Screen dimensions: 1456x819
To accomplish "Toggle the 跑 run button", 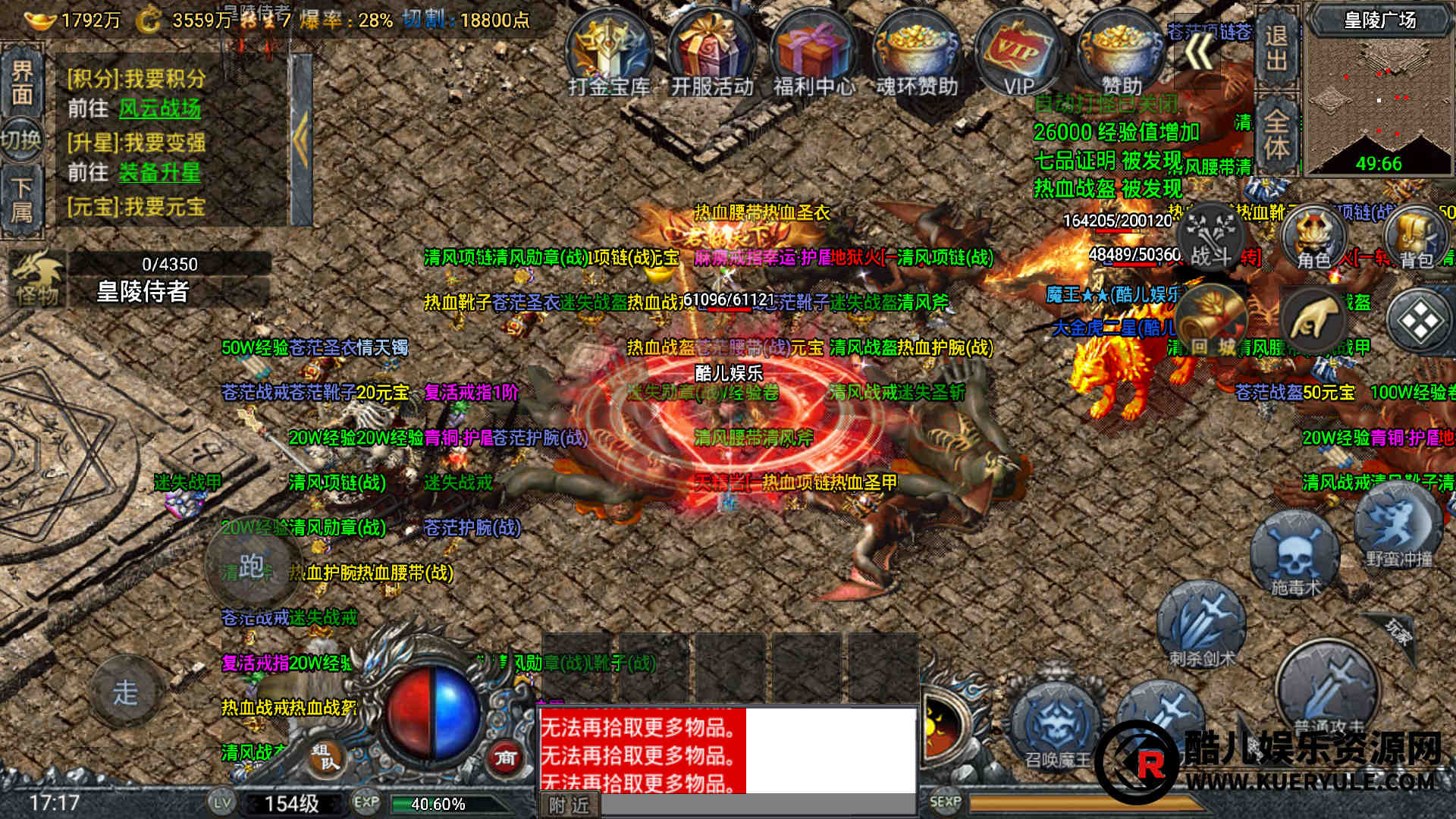I will point(251,566).
